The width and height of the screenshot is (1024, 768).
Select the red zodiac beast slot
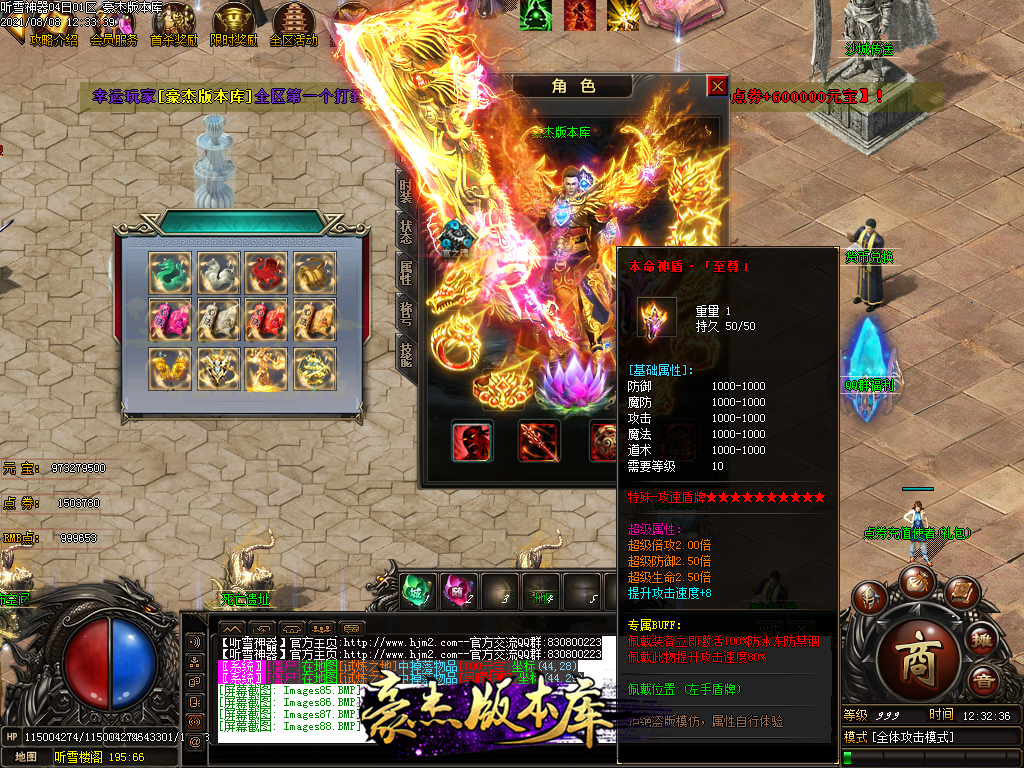(x=266, y=272)
